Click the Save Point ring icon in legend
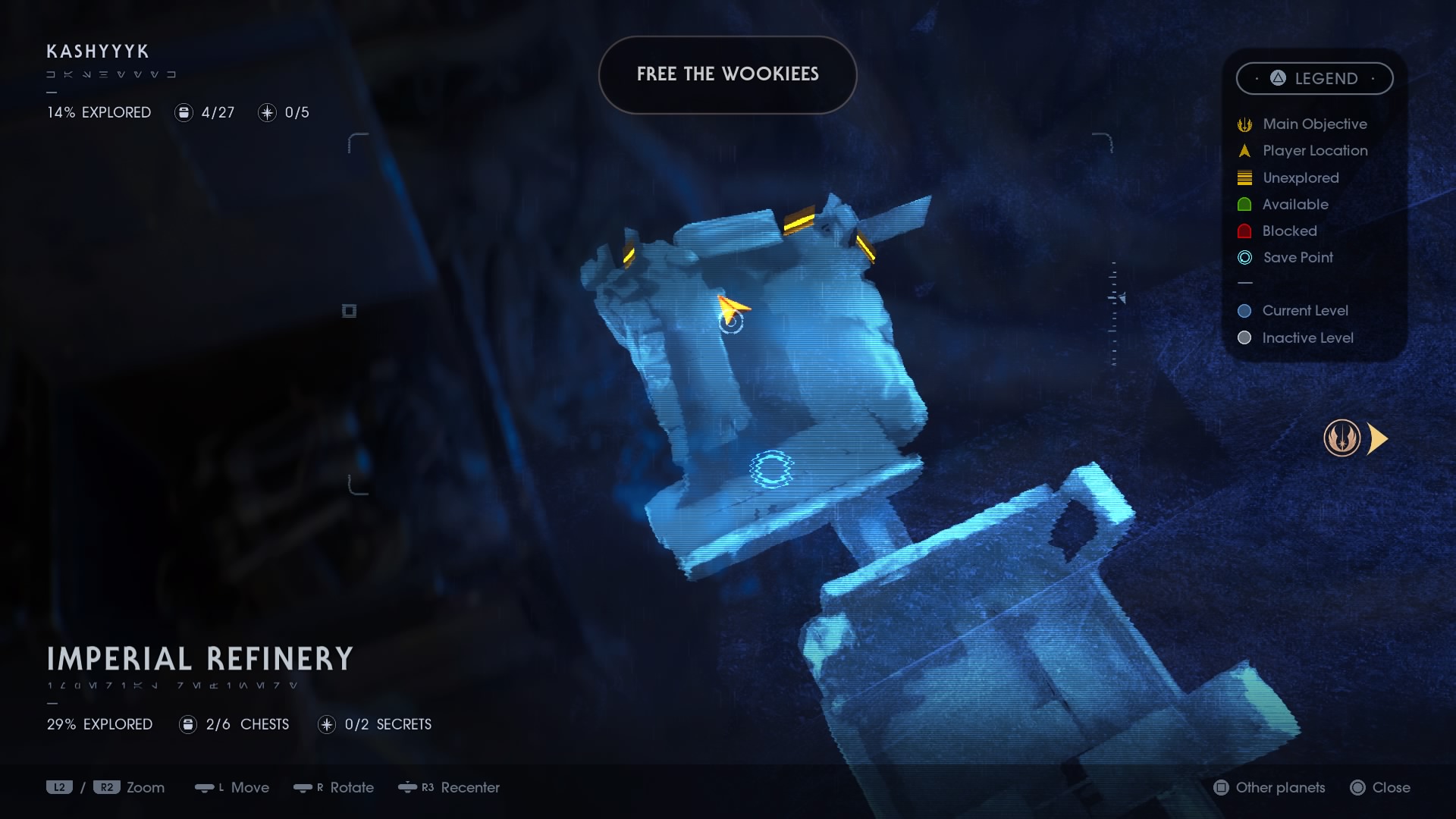 pos(1244,257)
